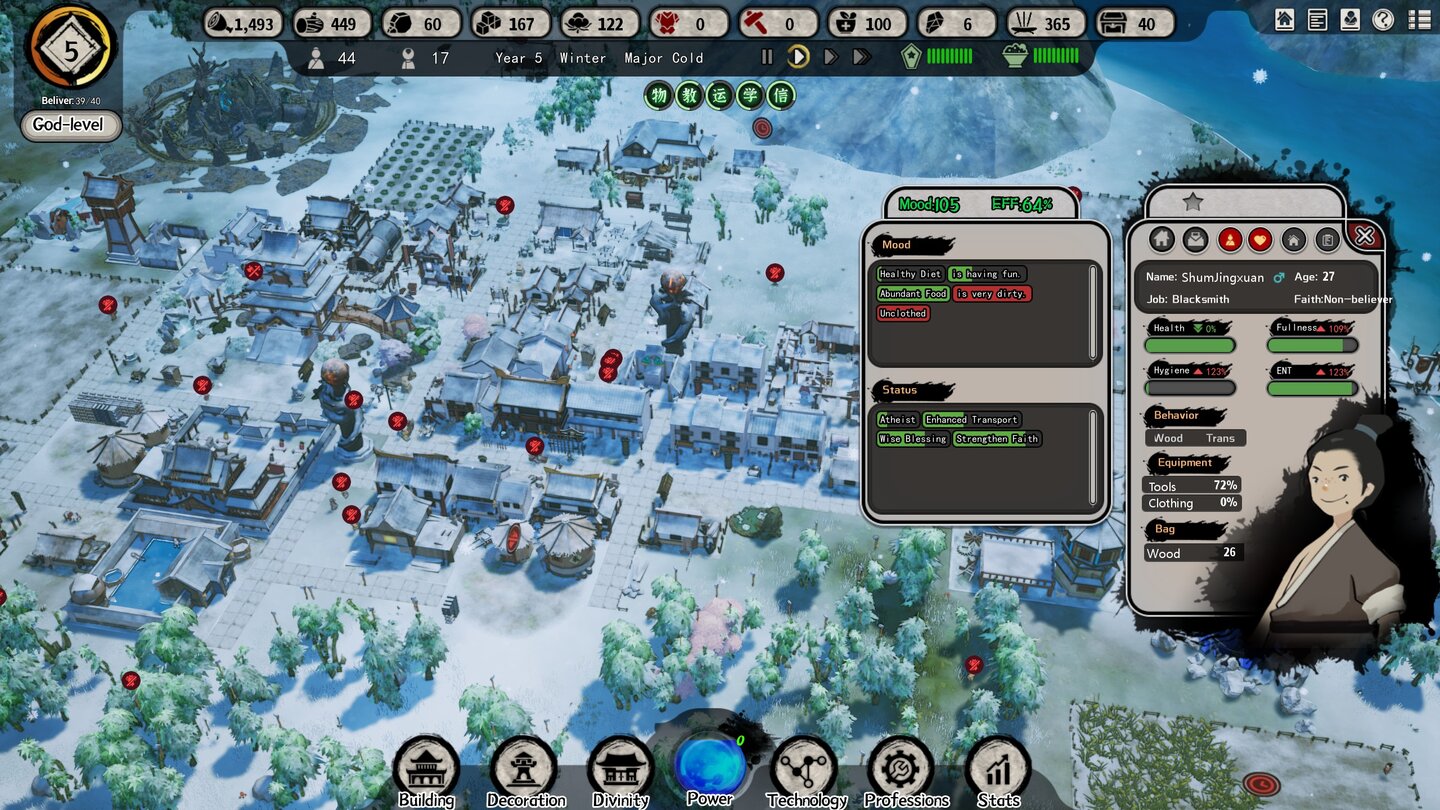The height and width of the screenshot is (810, 1440).
Task: Click the Home icon in the top-right corner
Action: [1284, 18]
